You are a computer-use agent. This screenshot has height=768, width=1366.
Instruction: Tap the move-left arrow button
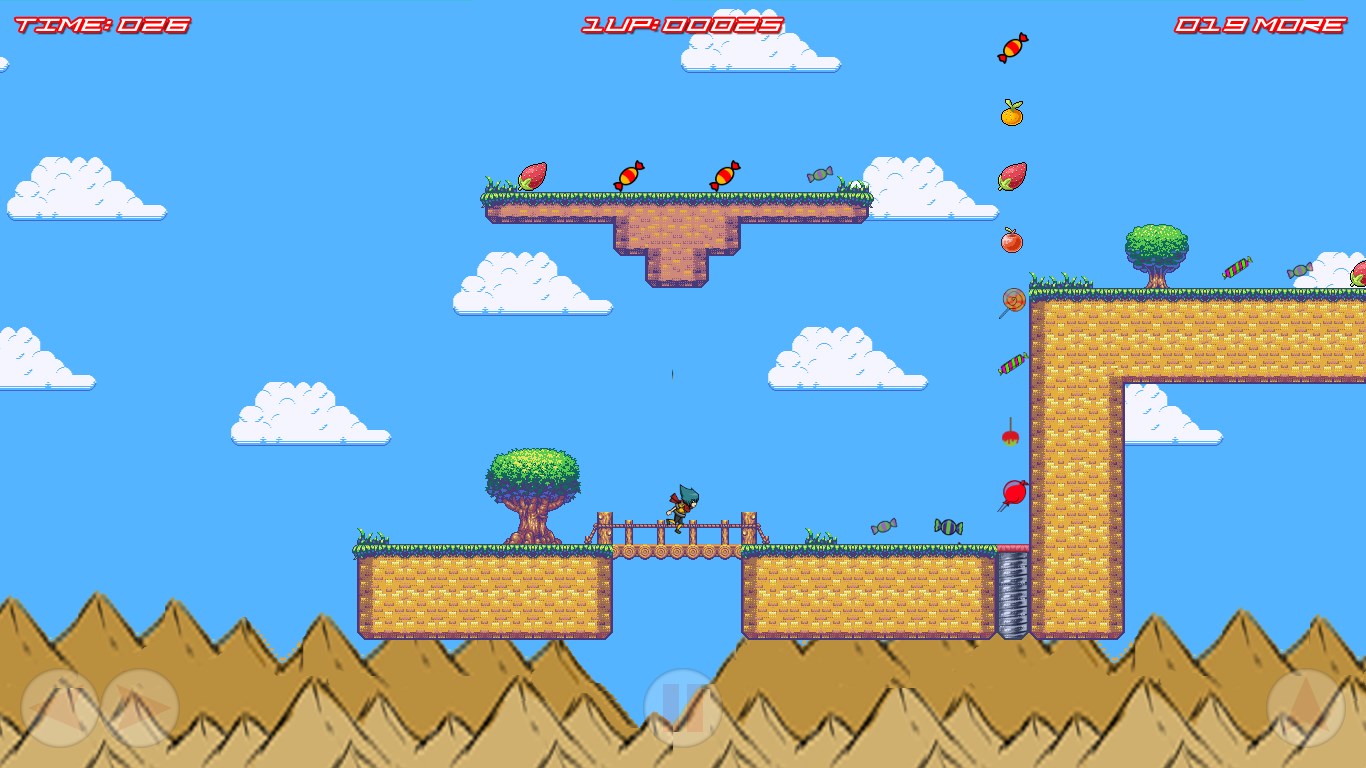pos(60,708)
